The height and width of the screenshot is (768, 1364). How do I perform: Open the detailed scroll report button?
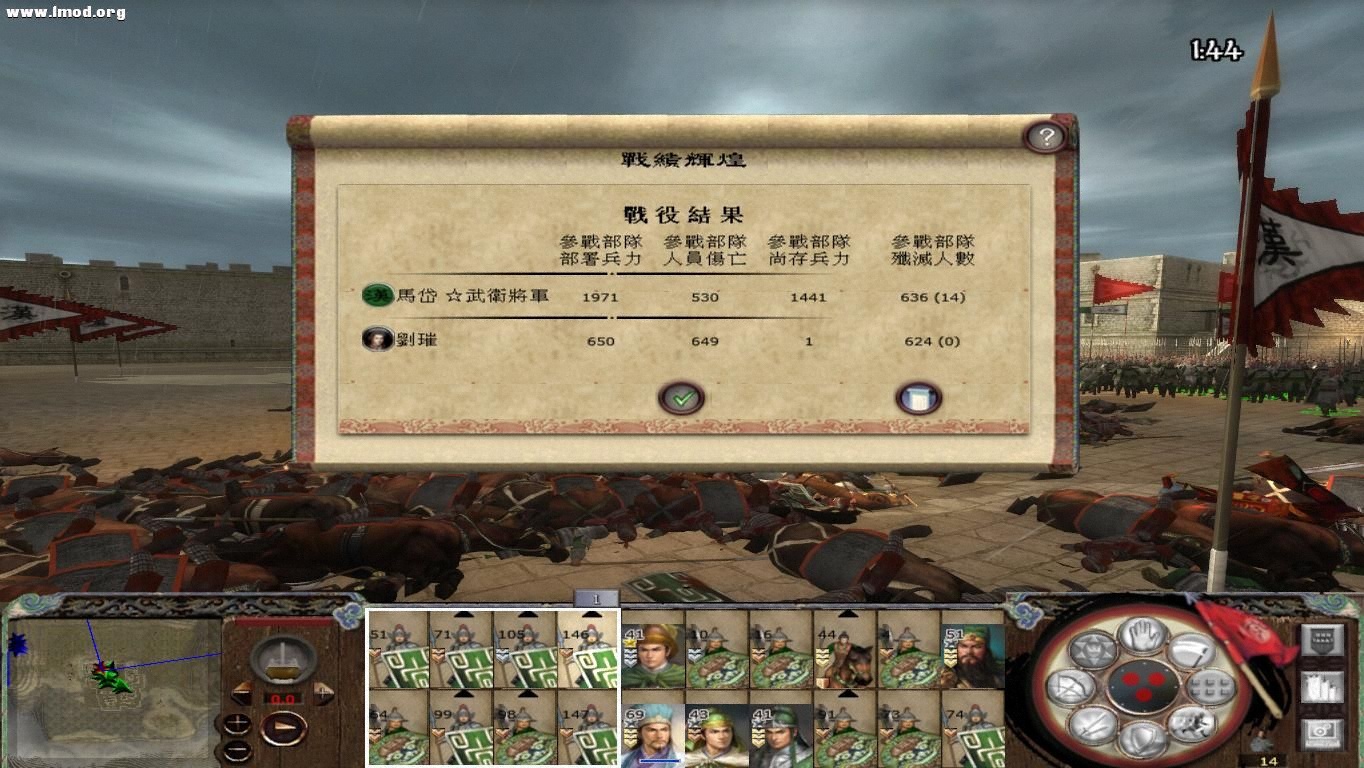pos(918,396)
